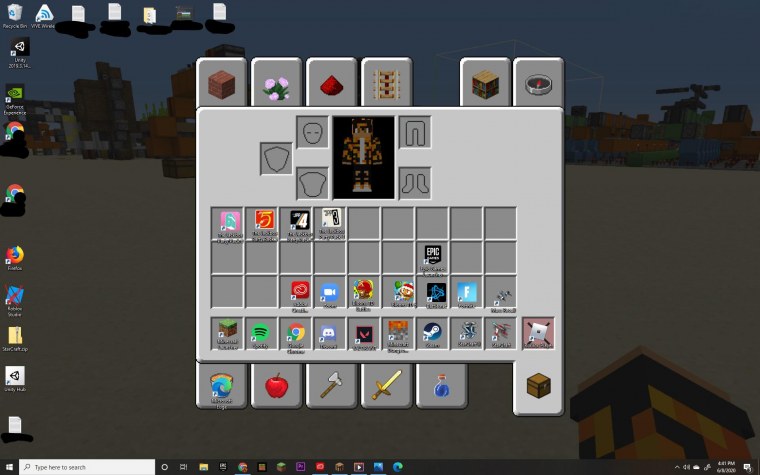Image resolution: width=760 pixels, height=475 pixels.
Task: Click the Roblox Studio desktop shortcut
Action: tap(15, 297)
